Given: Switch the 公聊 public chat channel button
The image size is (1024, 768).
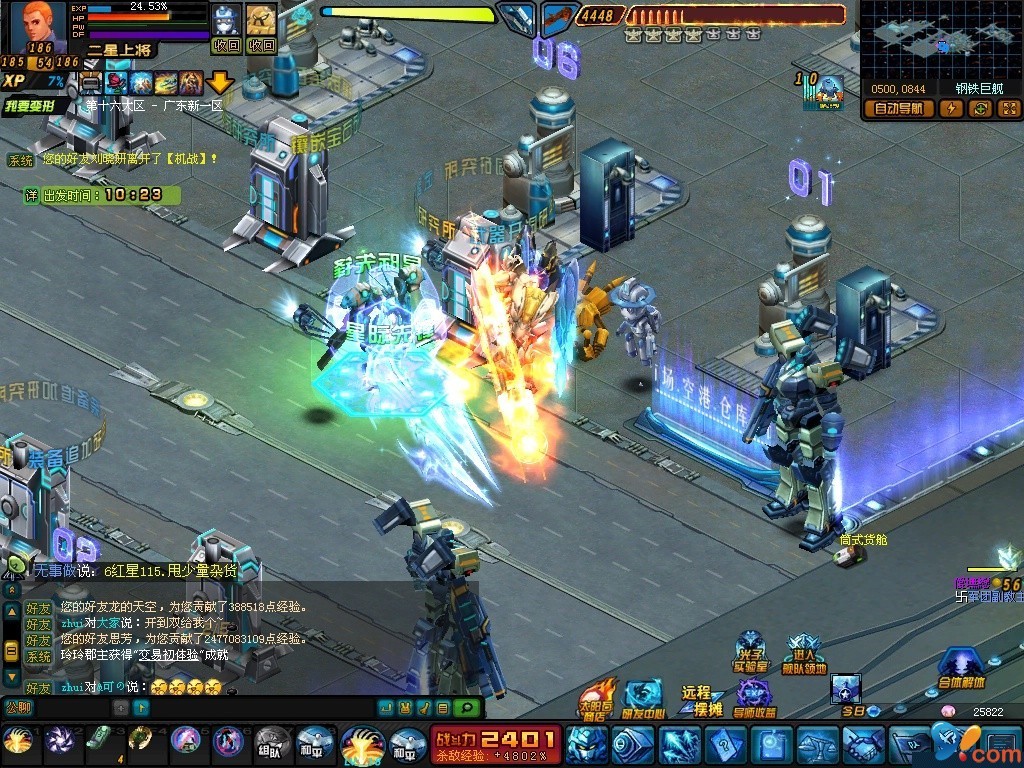Looking at the screenshot, I should point(18,708).
